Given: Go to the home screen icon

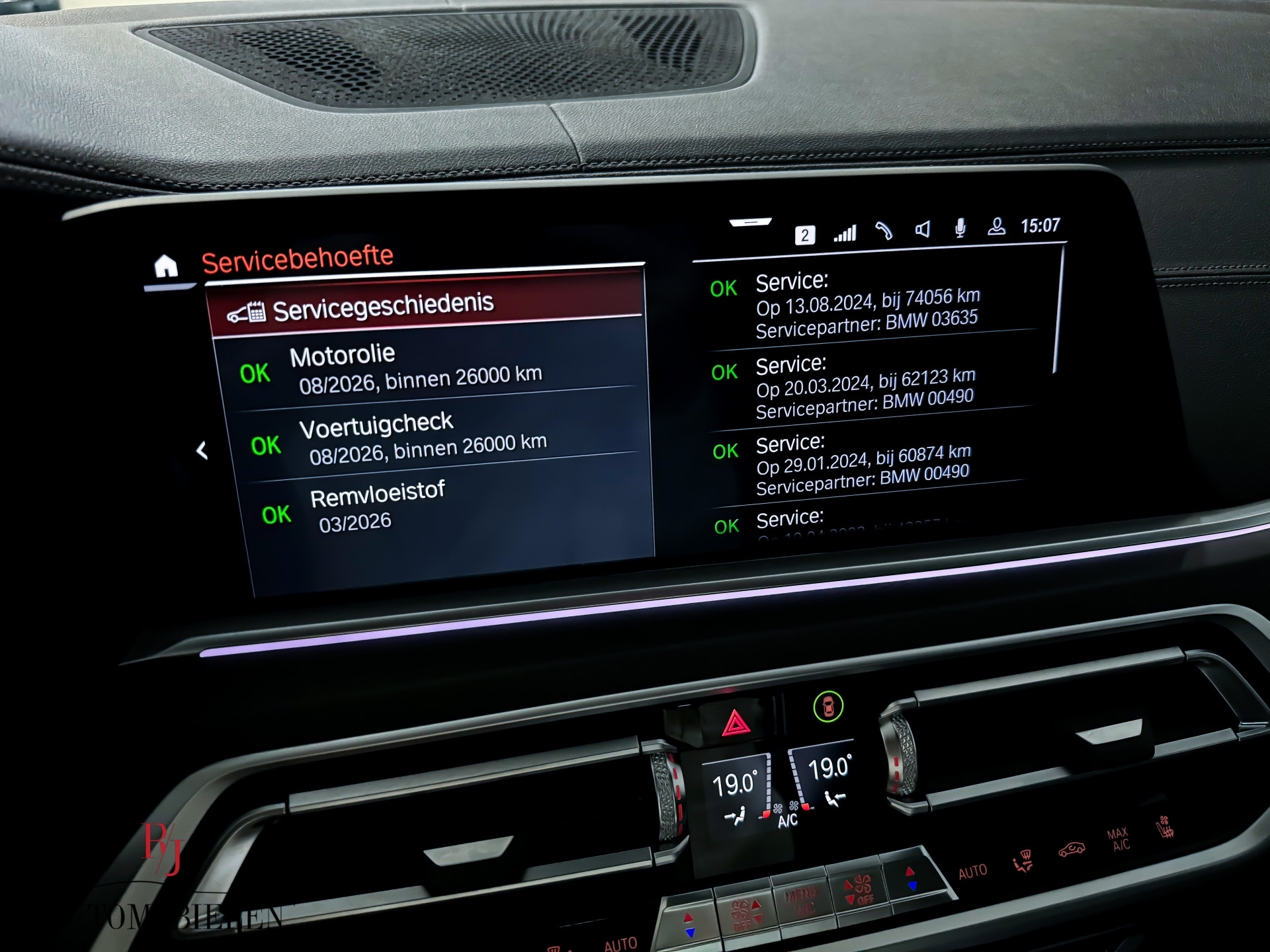Looking at the screenshot, I should coord(166,266).
